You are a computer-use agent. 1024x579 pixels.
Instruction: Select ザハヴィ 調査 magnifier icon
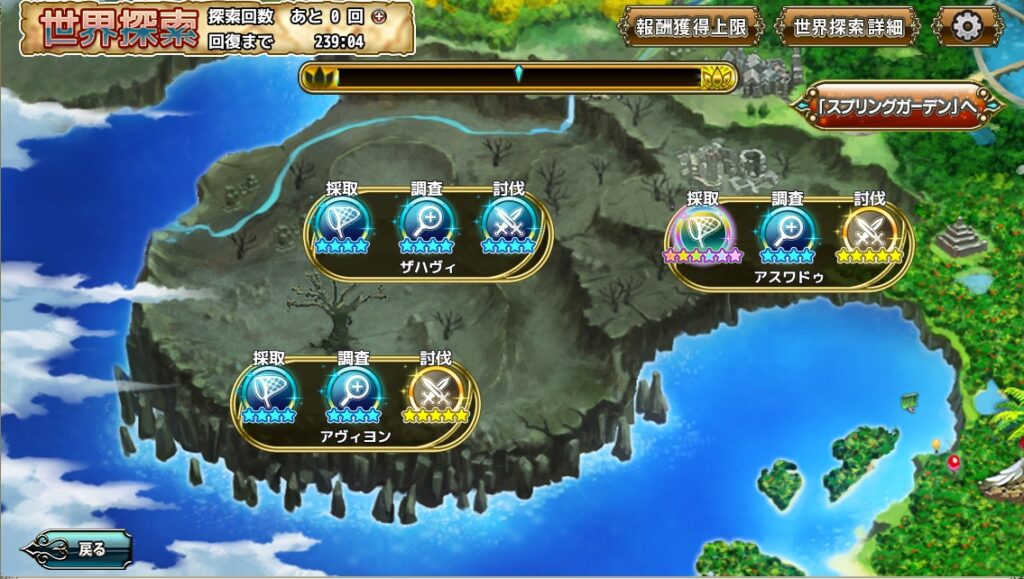426,219
